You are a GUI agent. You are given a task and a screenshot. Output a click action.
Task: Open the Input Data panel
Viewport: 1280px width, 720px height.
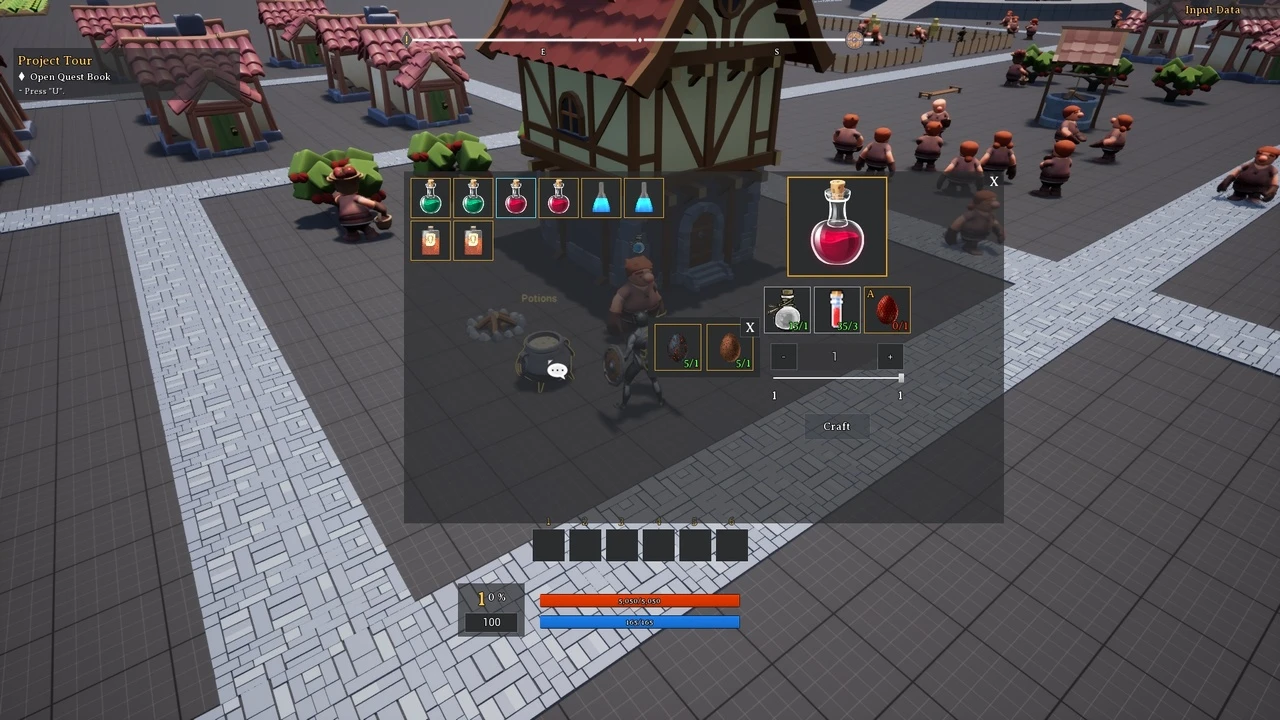coord(1212,10)
